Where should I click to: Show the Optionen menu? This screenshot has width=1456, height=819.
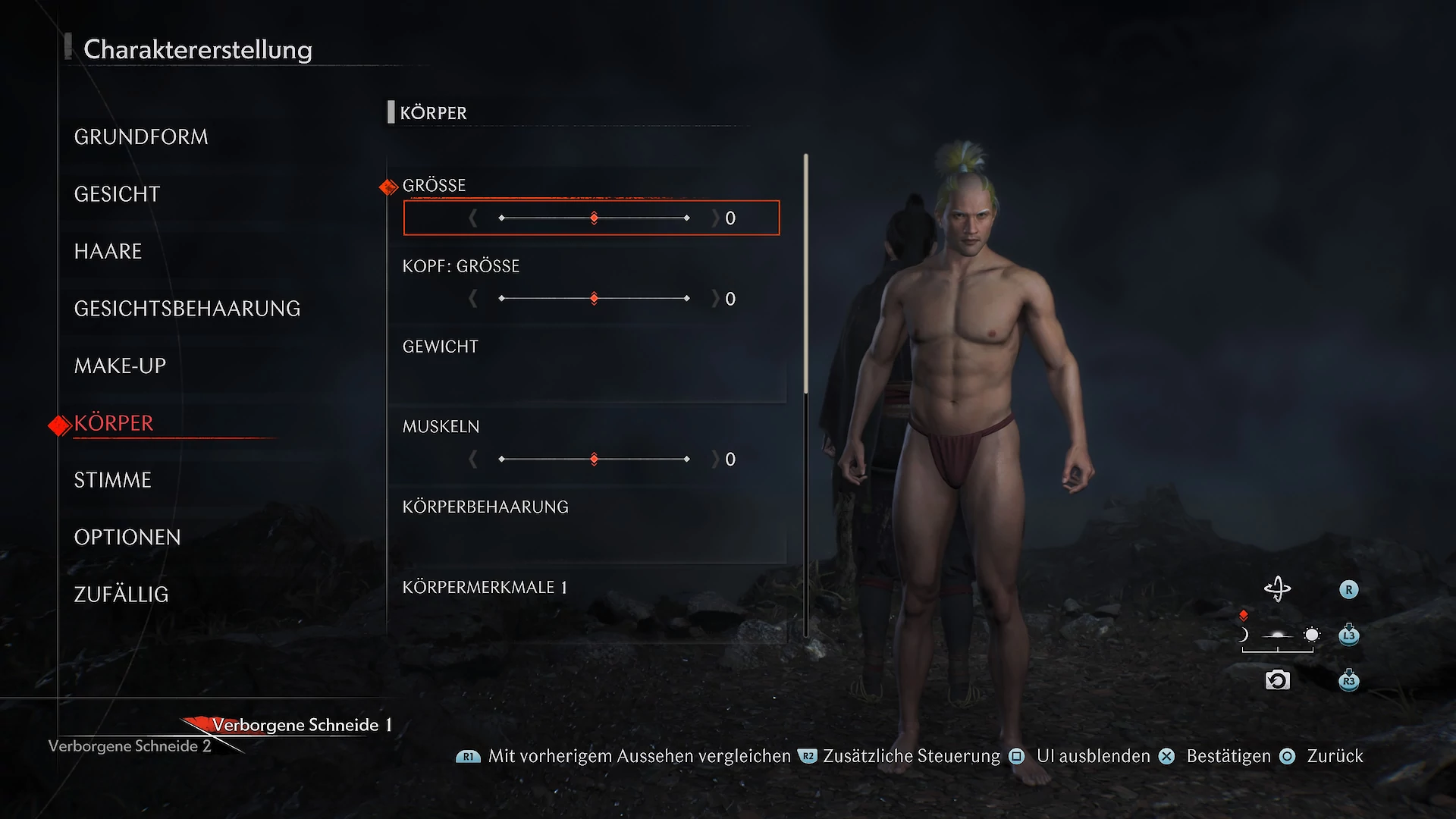click(x=127, y=538)
